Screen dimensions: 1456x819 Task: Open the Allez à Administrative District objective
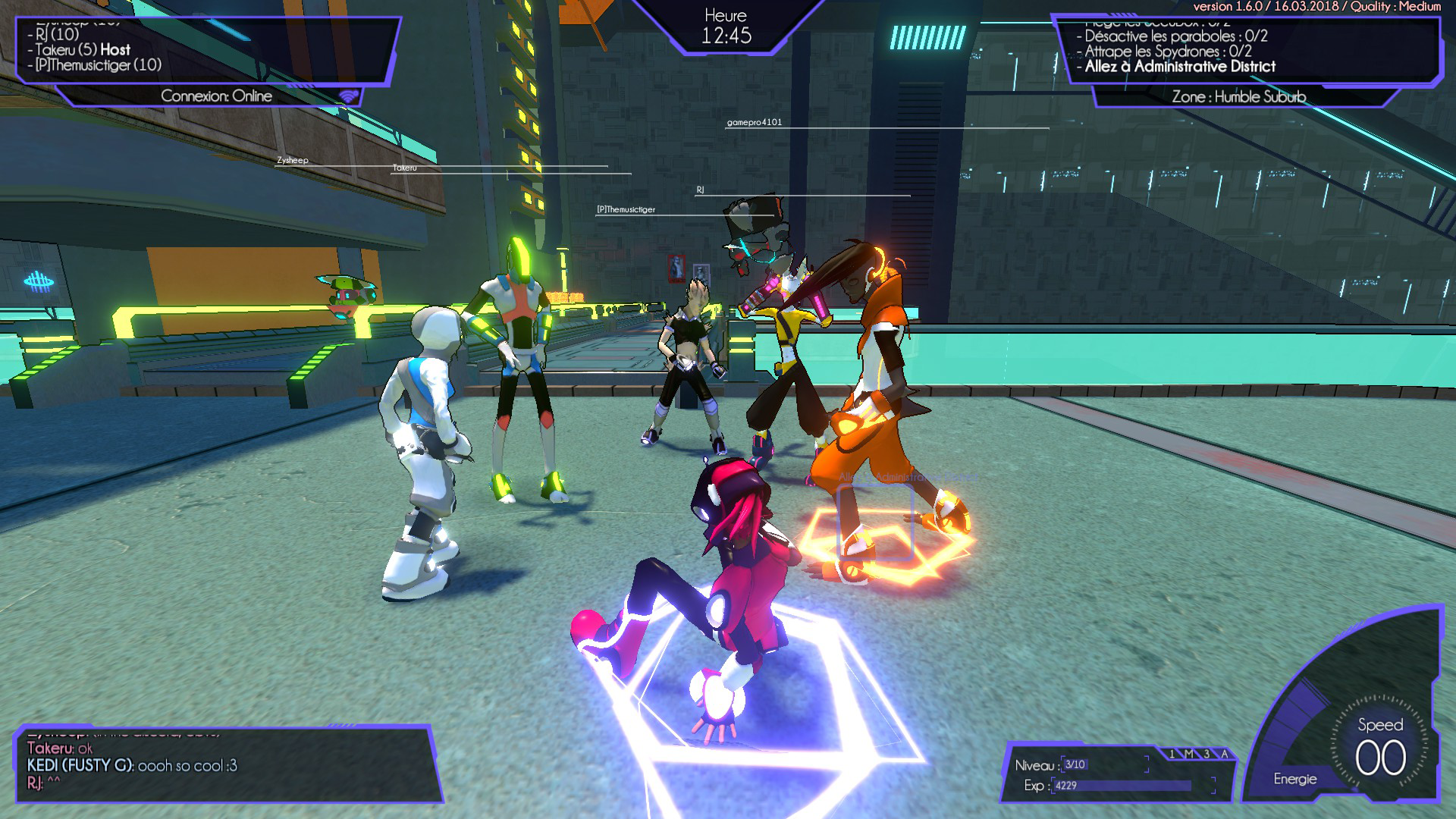coord(1180,67)
